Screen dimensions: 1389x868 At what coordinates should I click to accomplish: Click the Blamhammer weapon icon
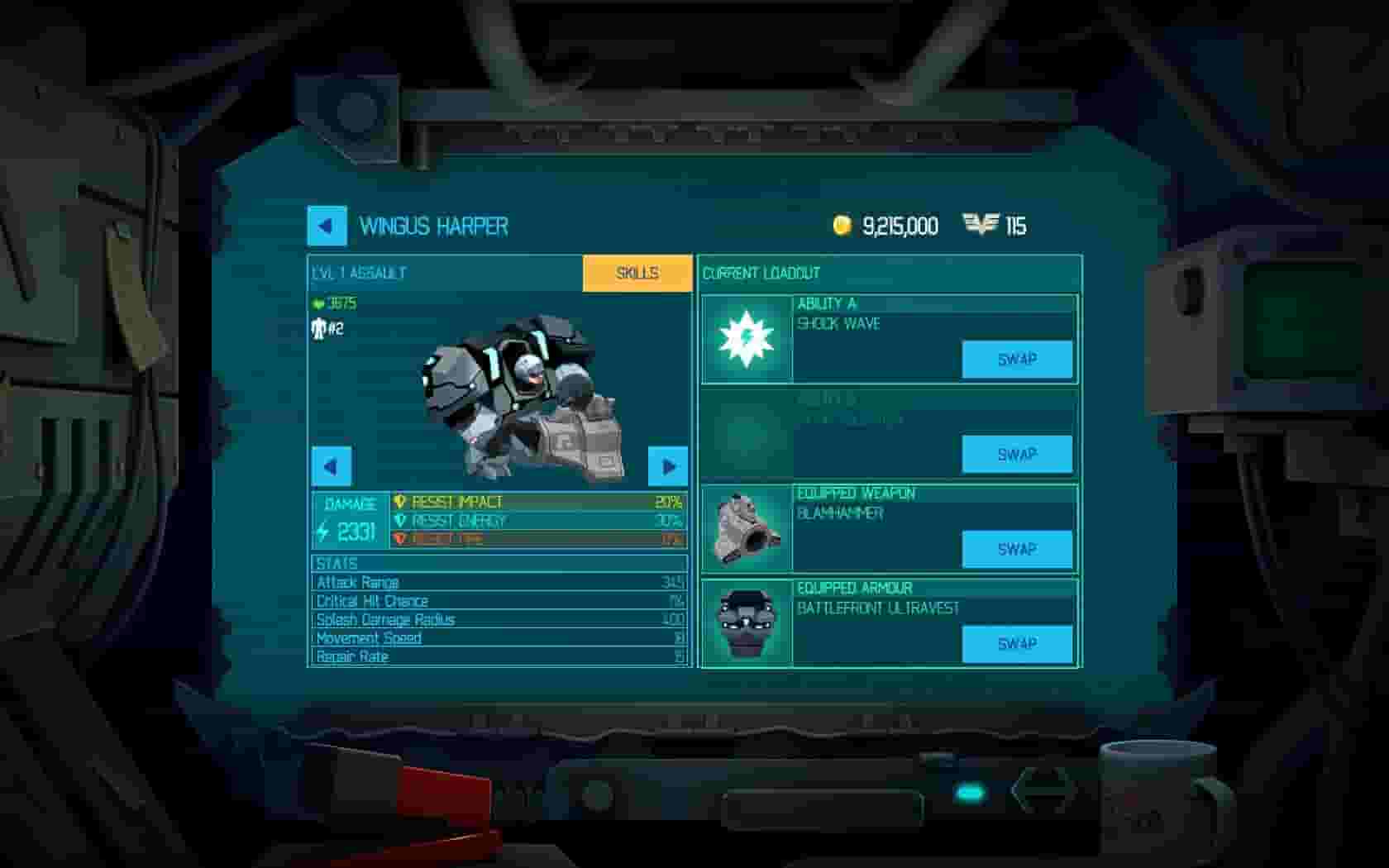747,527
